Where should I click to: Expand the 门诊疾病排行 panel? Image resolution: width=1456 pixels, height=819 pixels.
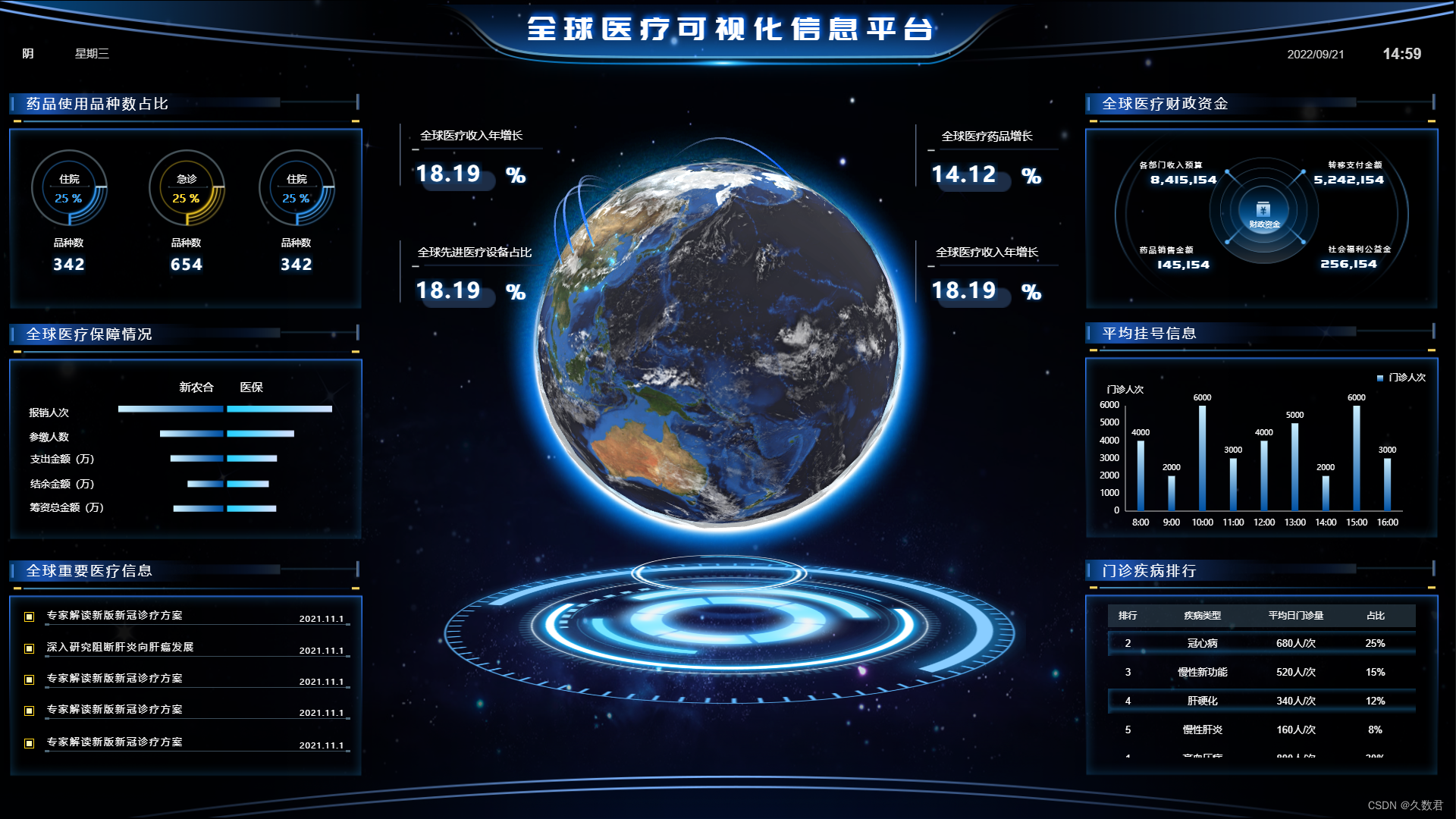(x=1149, y=570)
